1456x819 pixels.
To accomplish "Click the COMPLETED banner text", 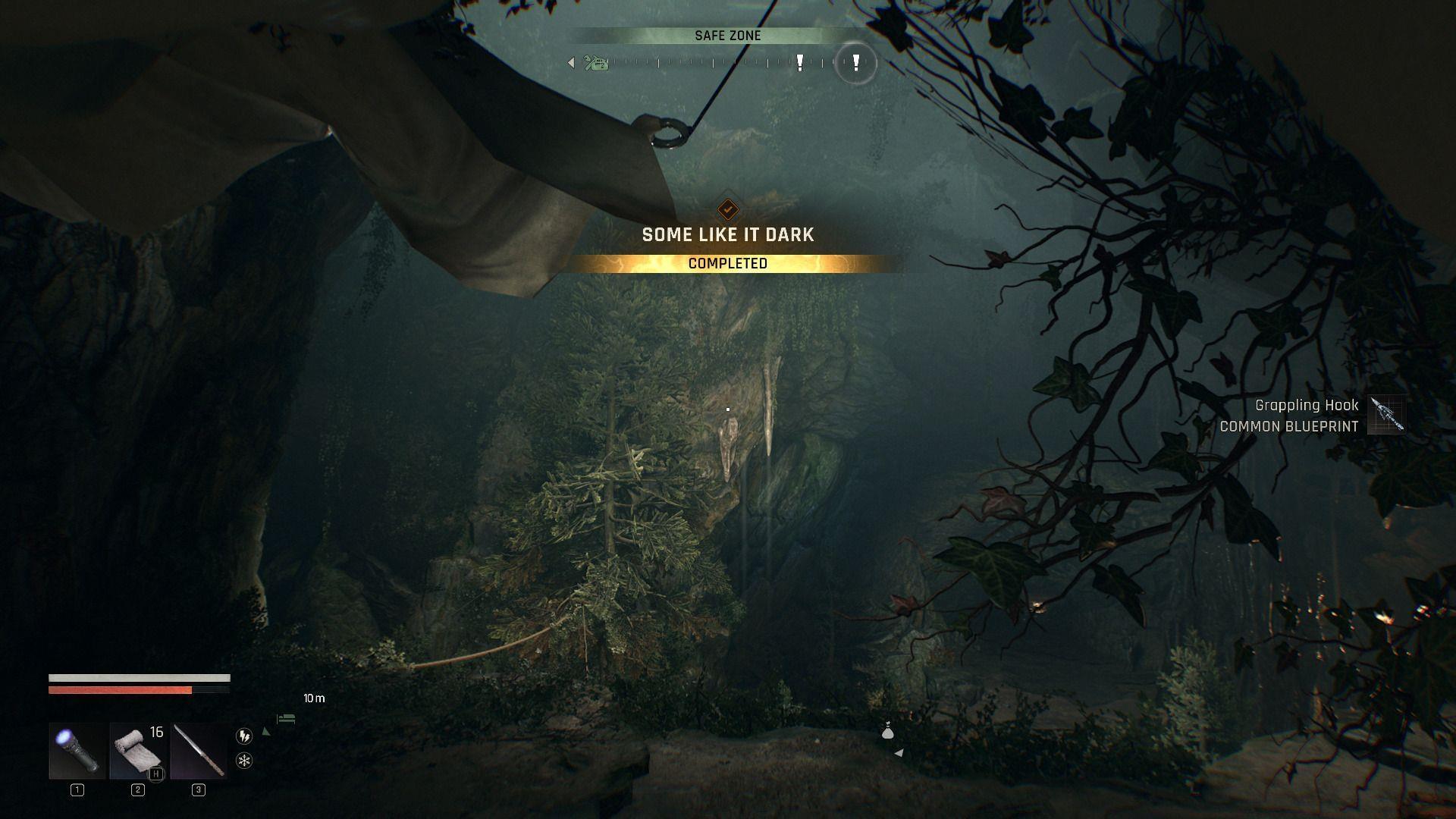I will tap(727, 263).
